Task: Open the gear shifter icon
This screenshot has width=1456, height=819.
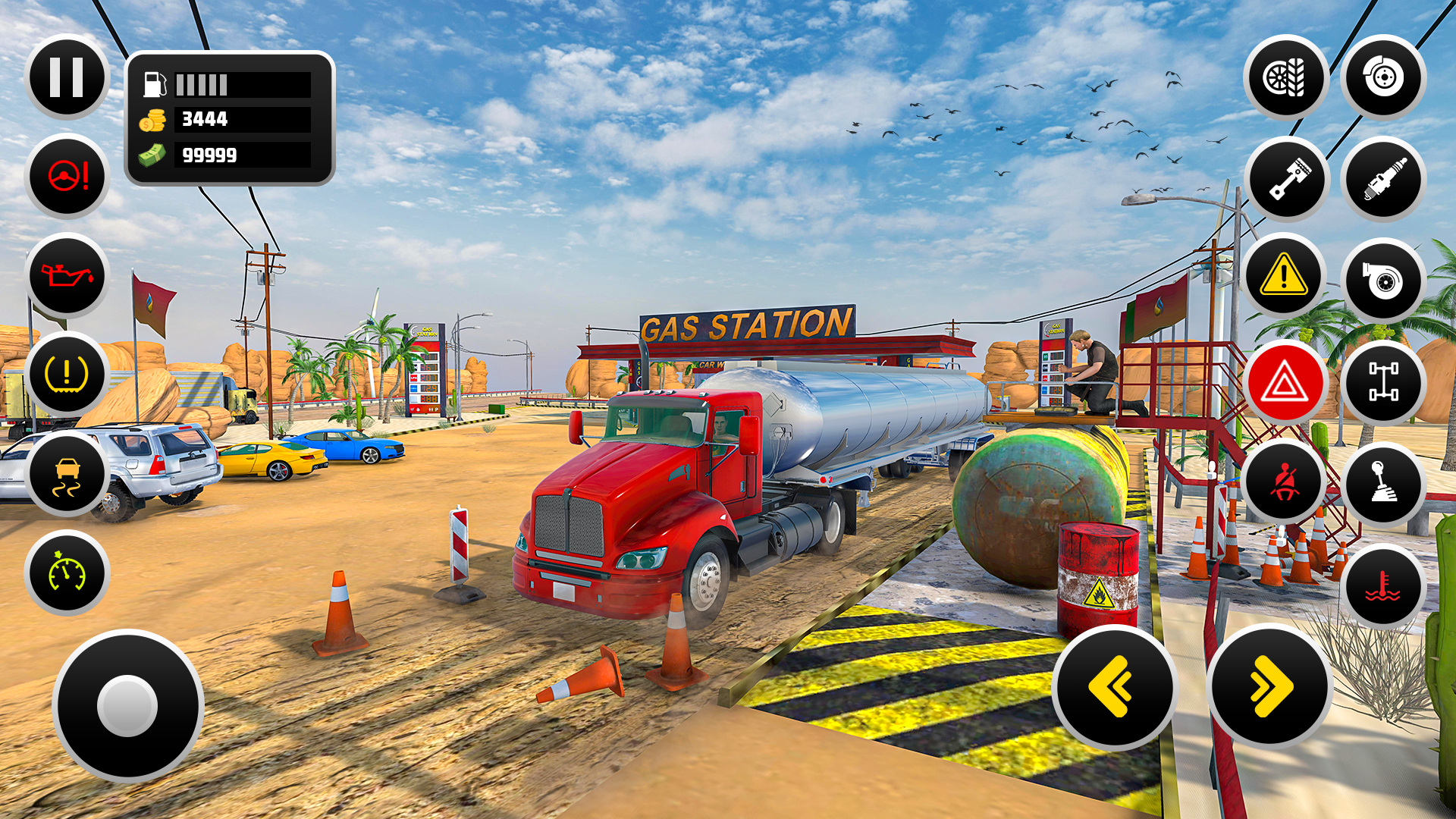Action: (1382, 485)
